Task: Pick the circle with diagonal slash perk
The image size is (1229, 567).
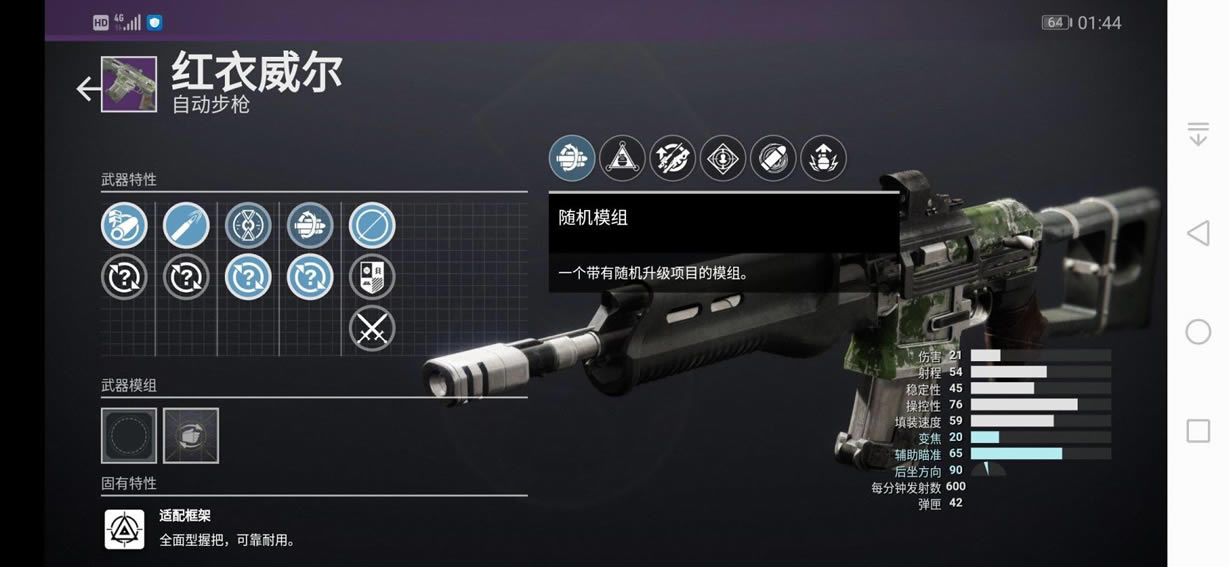Action: [x=372, y=226]
